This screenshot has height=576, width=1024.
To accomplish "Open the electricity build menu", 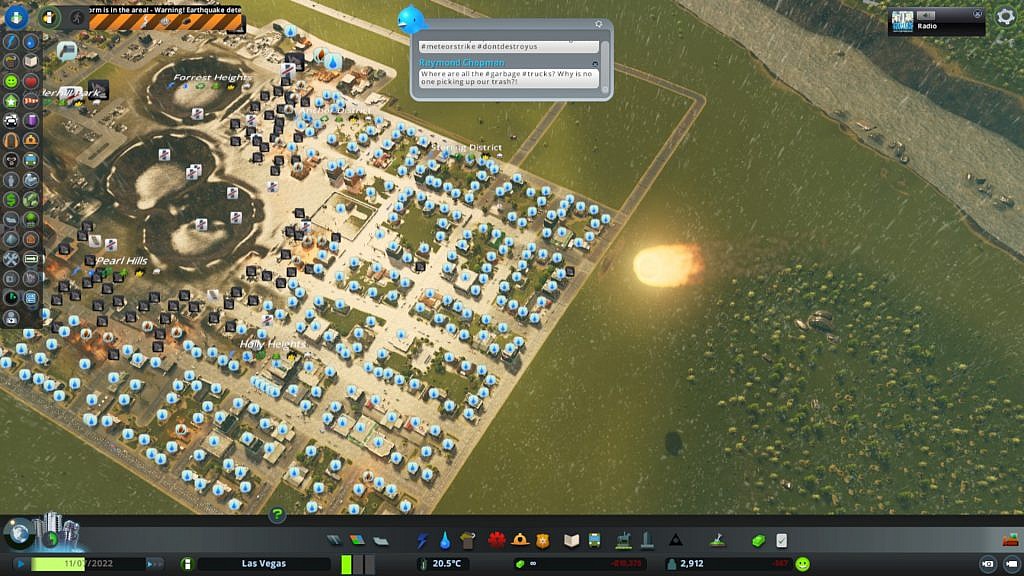I will pos(422,540).
